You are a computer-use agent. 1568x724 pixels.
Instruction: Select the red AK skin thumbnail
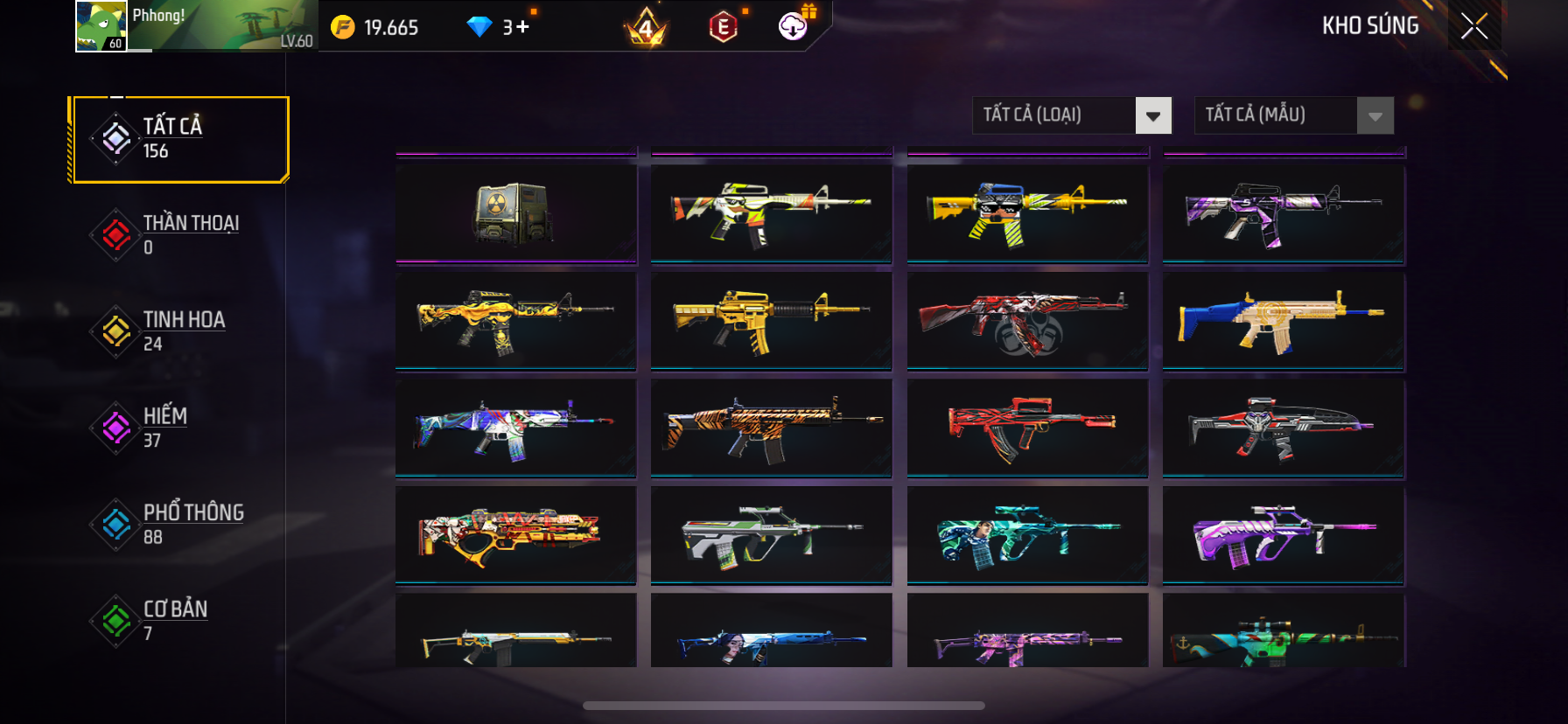tap(1027, 320)
